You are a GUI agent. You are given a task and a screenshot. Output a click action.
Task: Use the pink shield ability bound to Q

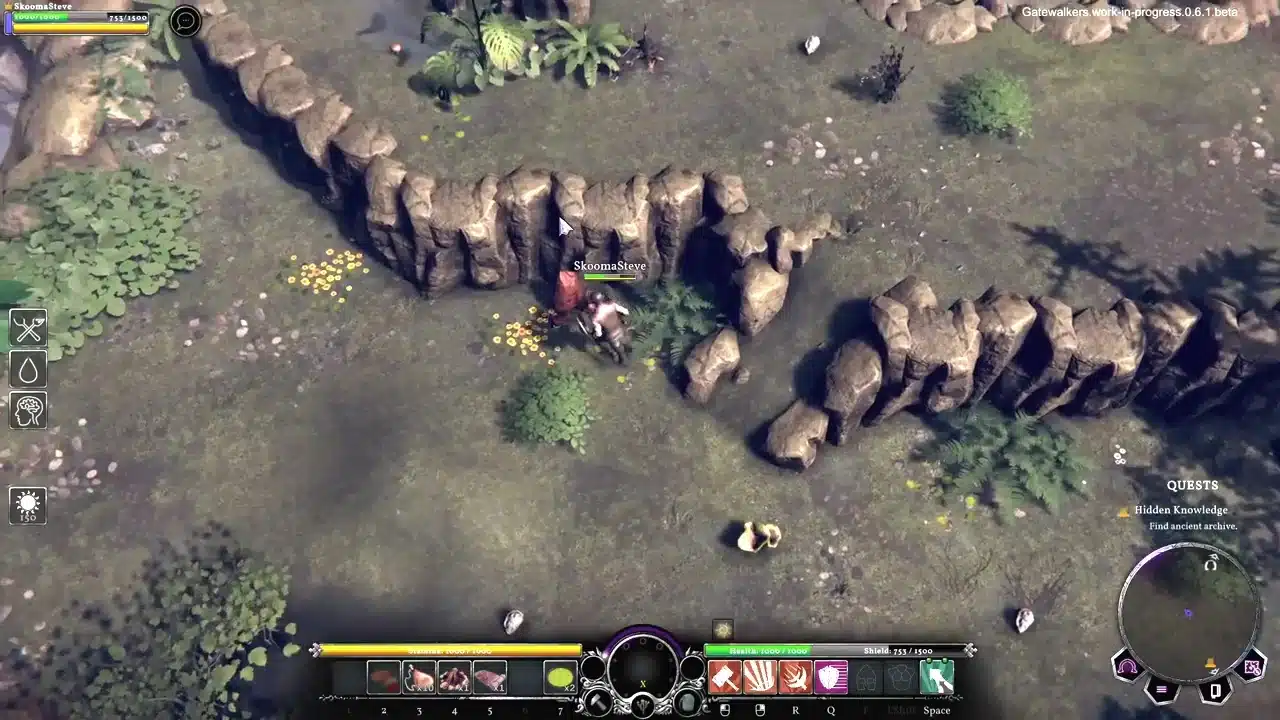(x=831, y=677)
